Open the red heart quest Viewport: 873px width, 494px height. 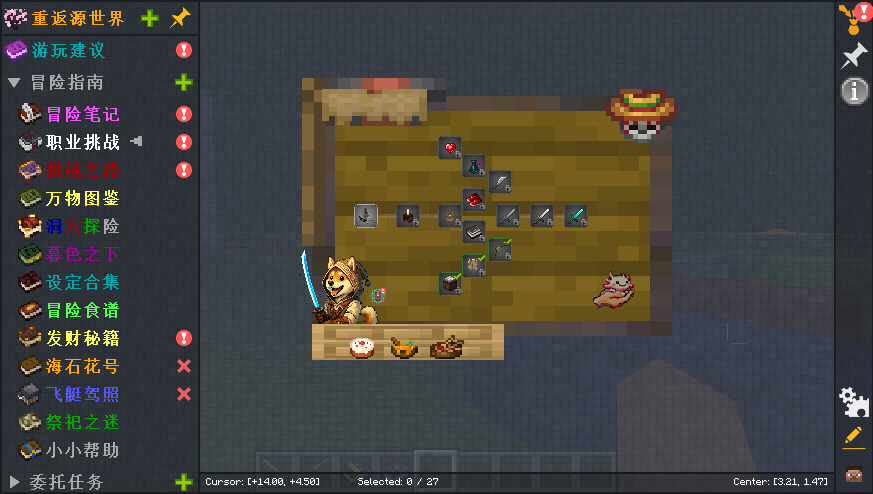[x=450, y=148]
